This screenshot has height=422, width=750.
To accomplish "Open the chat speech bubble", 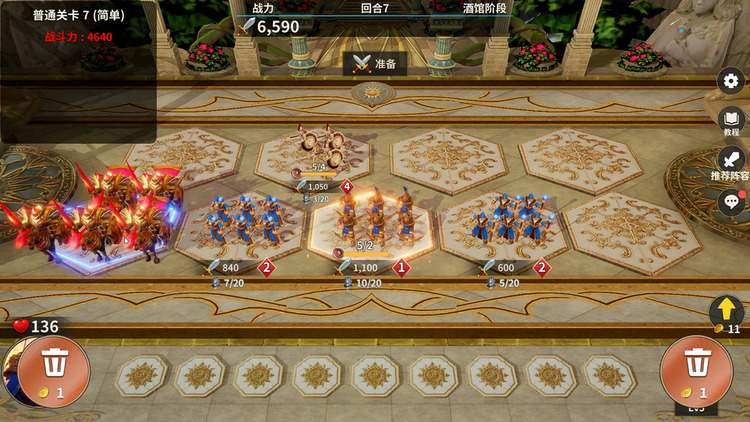I will 731,201.
